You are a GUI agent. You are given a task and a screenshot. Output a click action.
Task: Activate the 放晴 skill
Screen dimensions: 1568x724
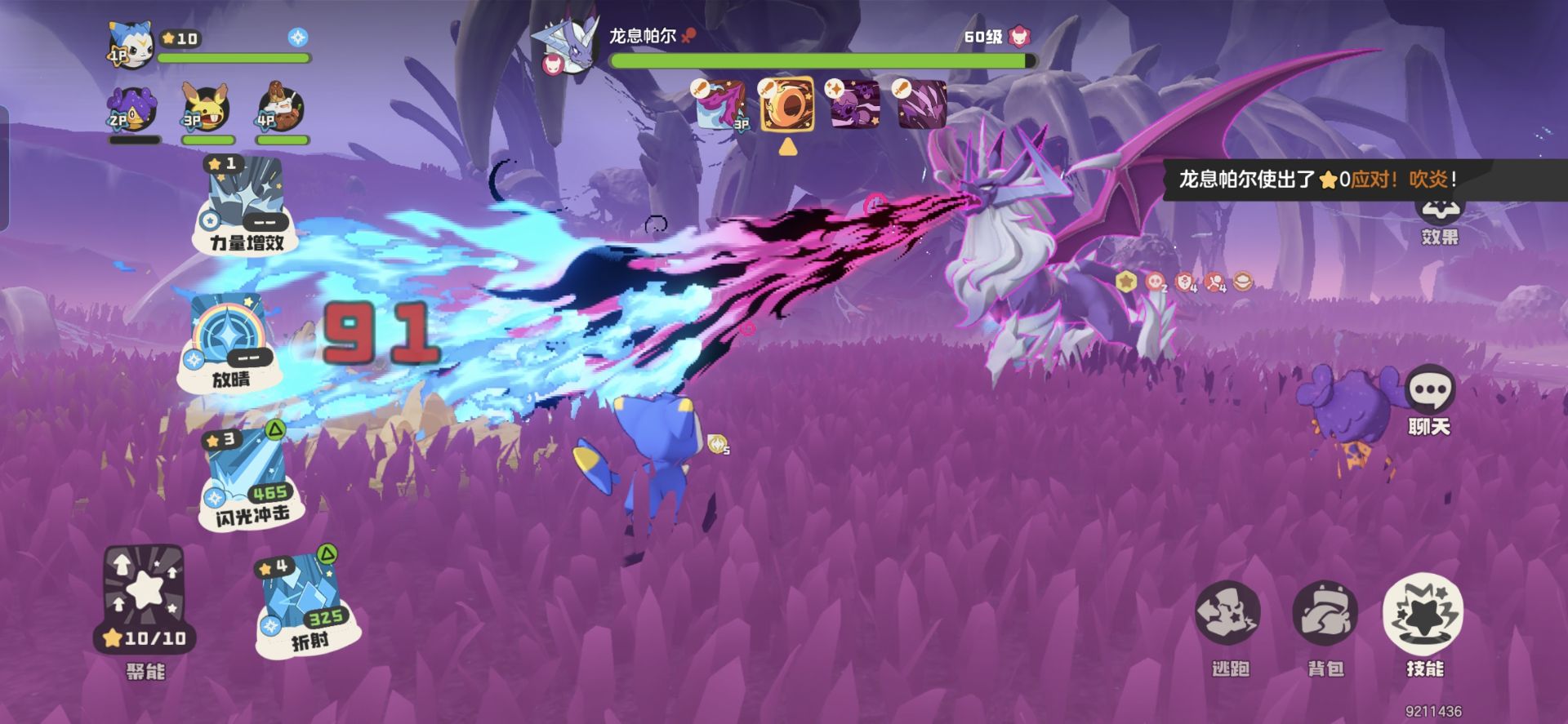(x=230, y=343)
